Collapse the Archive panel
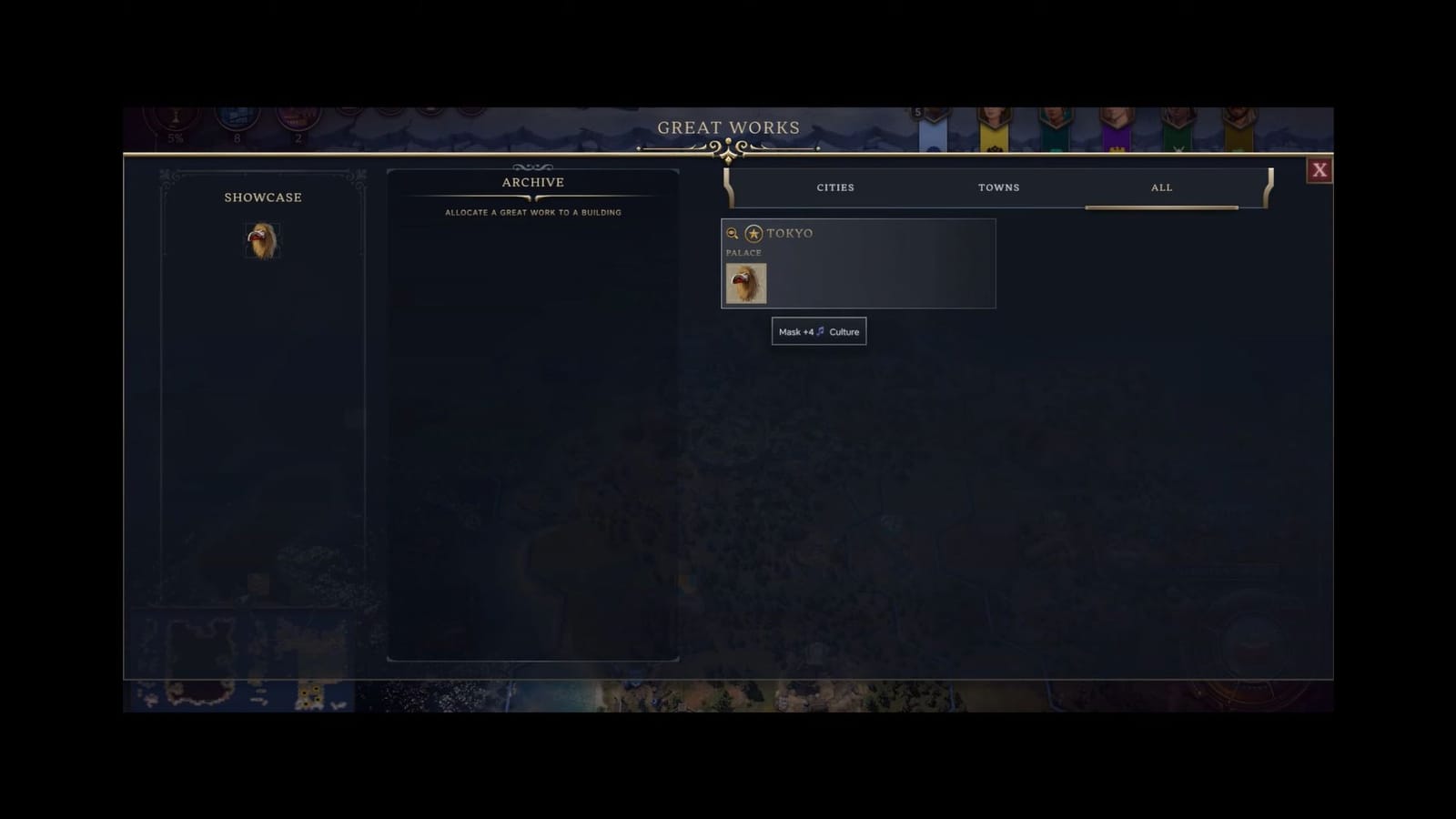 click(531, 182)
